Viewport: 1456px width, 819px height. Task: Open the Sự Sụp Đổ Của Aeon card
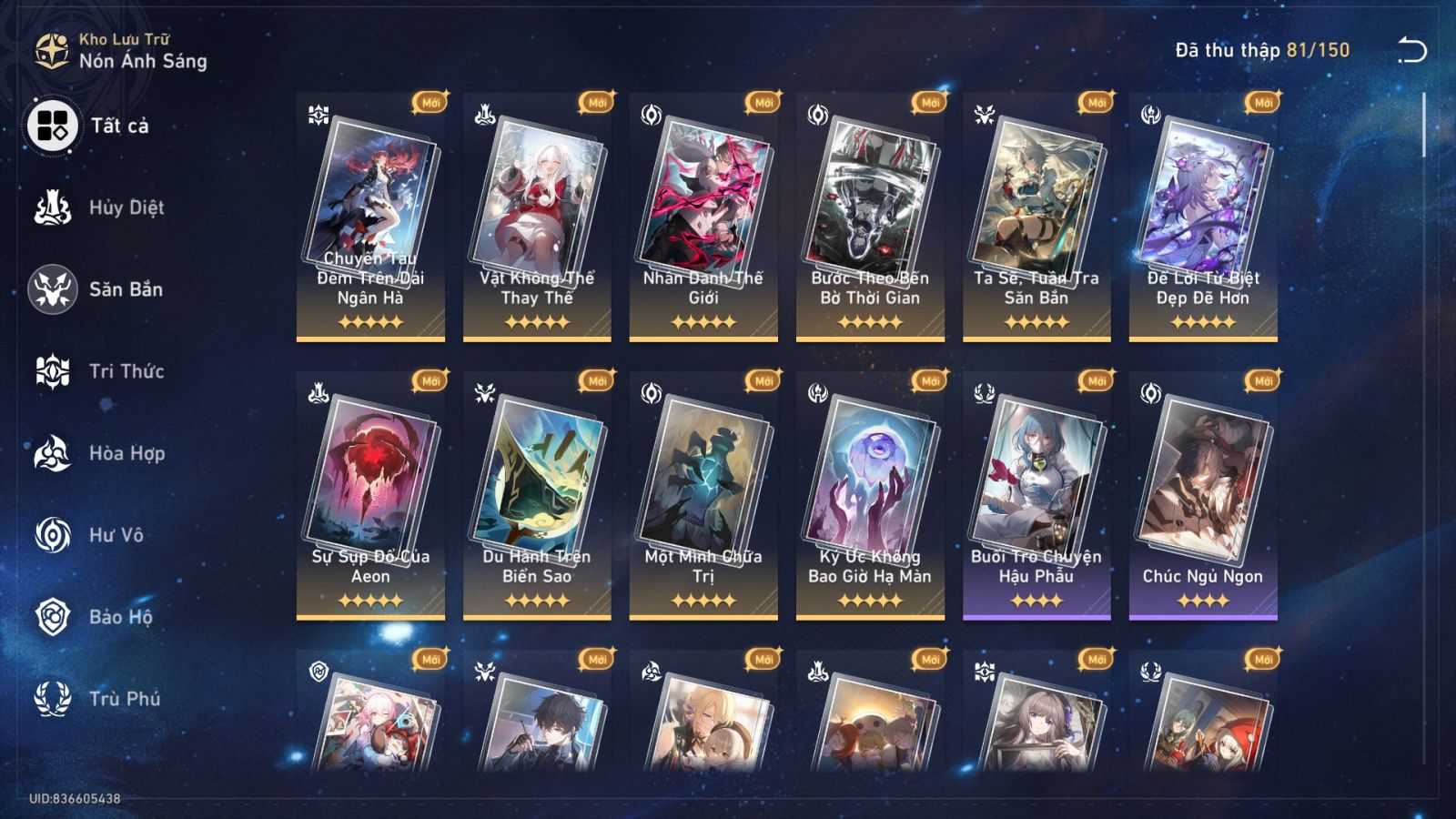click(x=370, y=495)
